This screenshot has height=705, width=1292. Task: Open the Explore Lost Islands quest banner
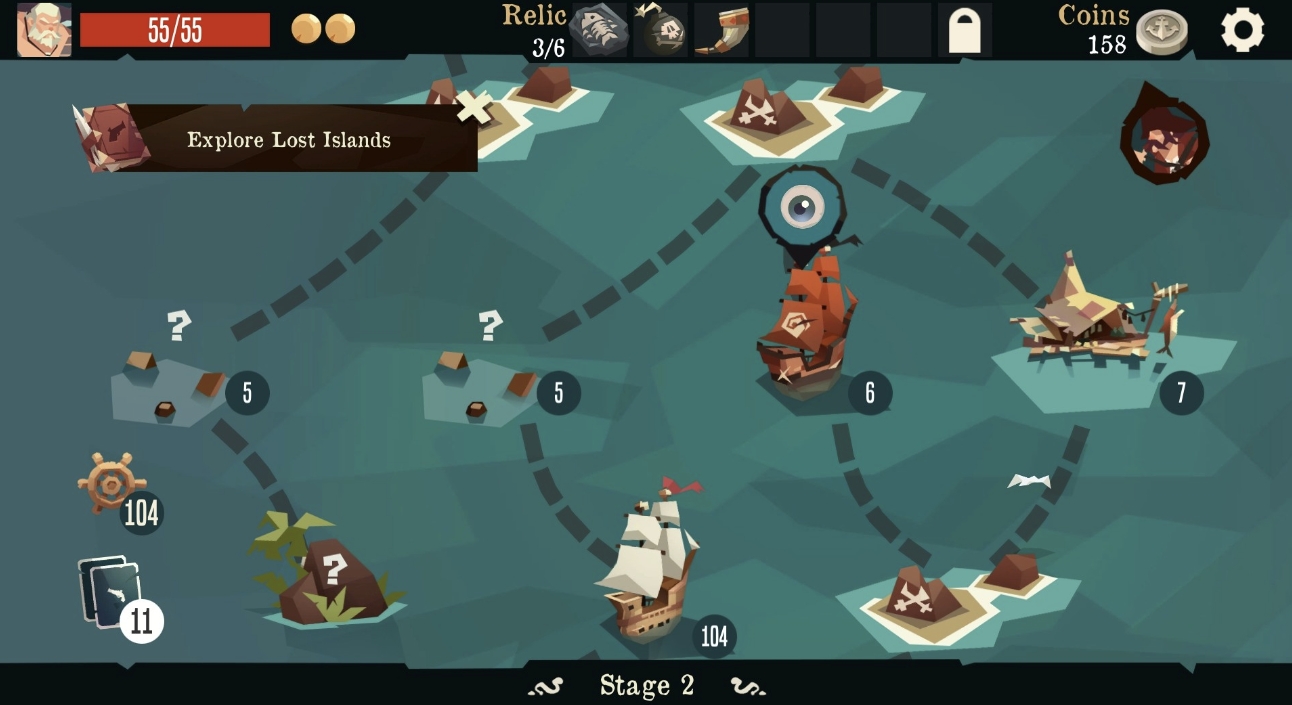(x=275, y=139)
